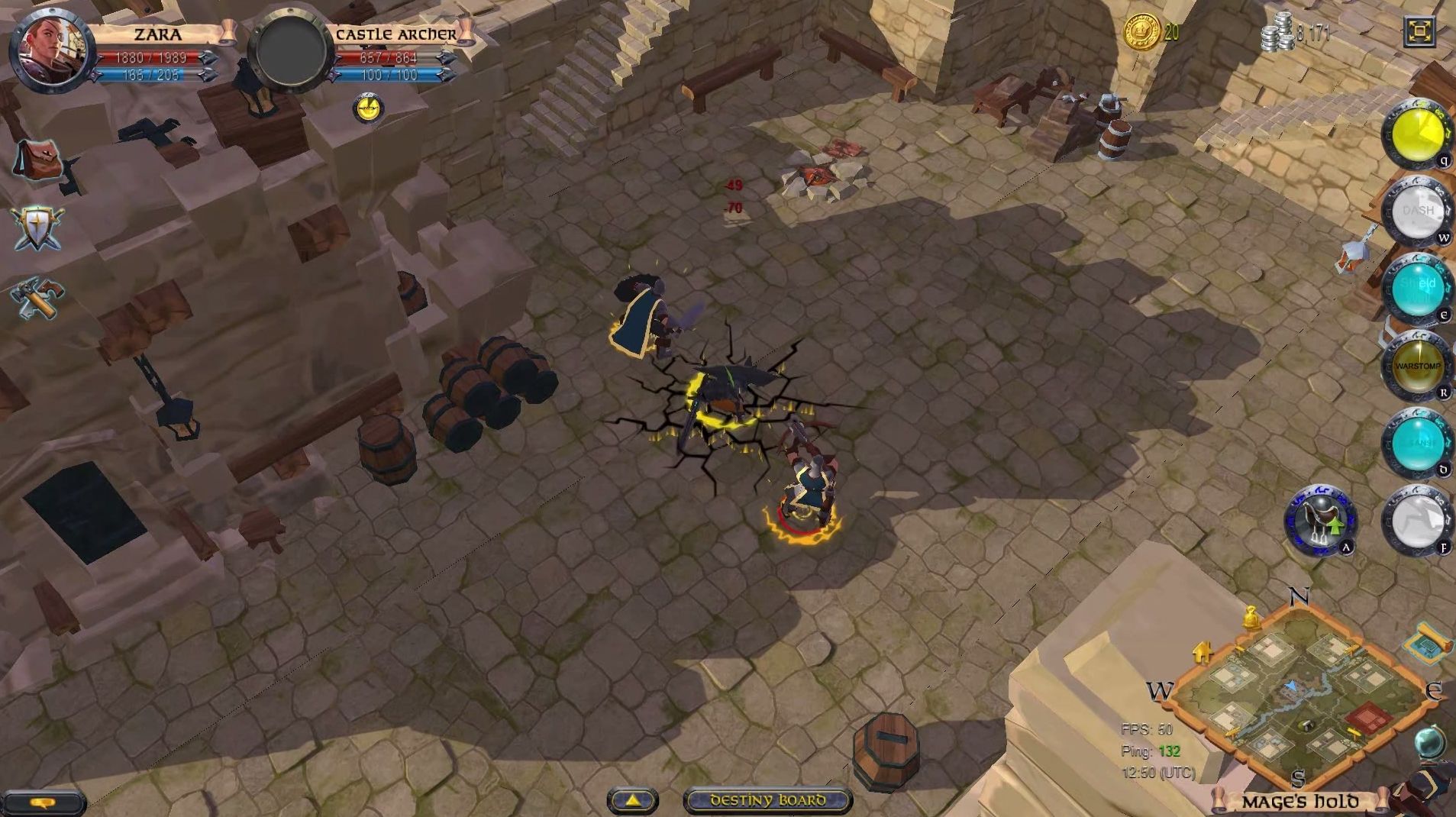
Task: Trigger the Cleanse ability on D slot
Action: click(1419, 440)
